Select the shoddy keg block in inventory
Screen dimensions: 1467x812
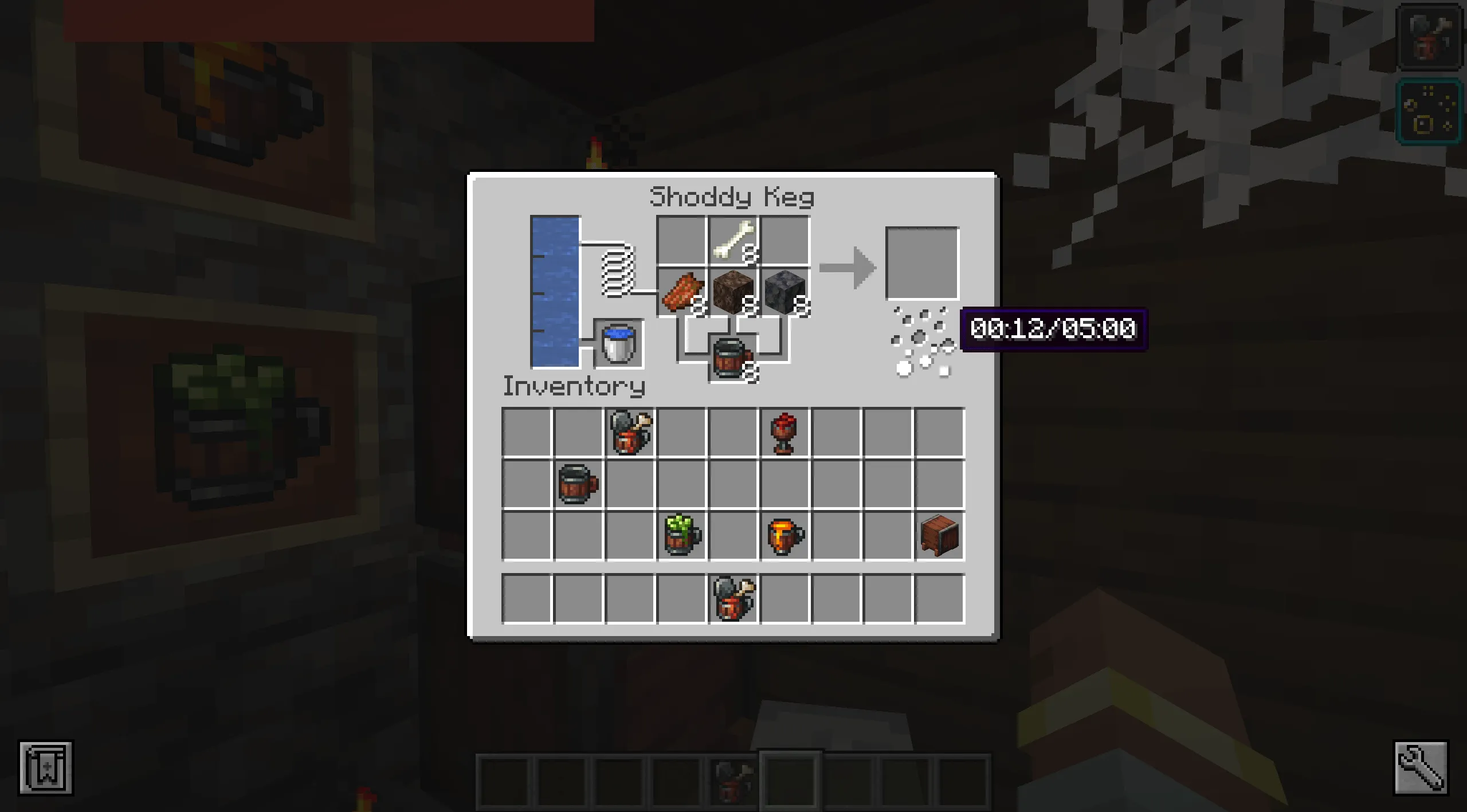pos(940,536)
